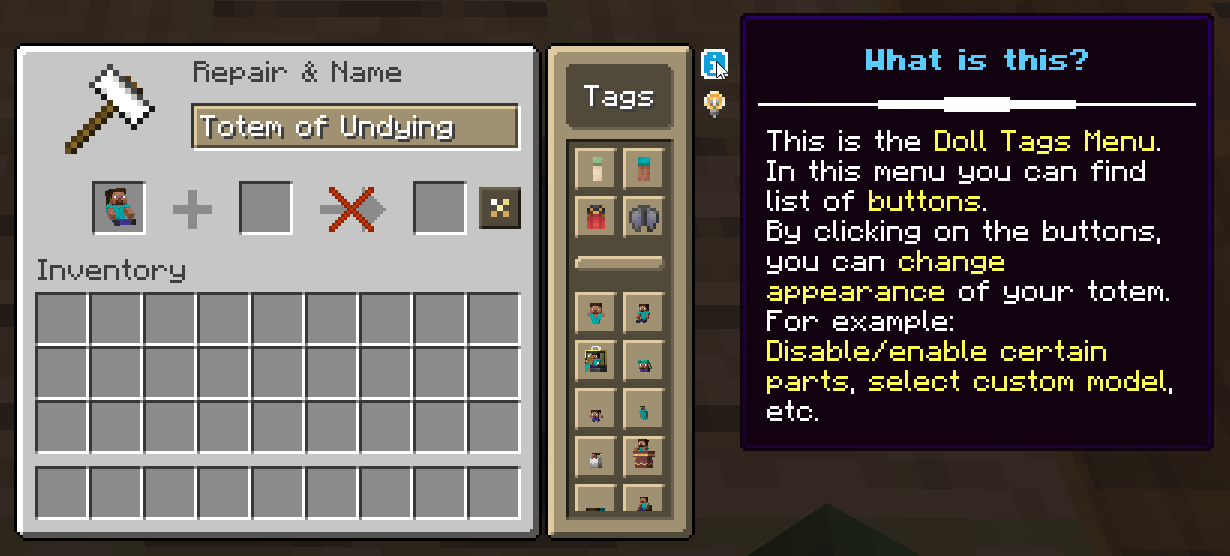Choose the doll model standing on a brown pedestal
This screenshot has height=556, width=1230.
pos(643,456)
